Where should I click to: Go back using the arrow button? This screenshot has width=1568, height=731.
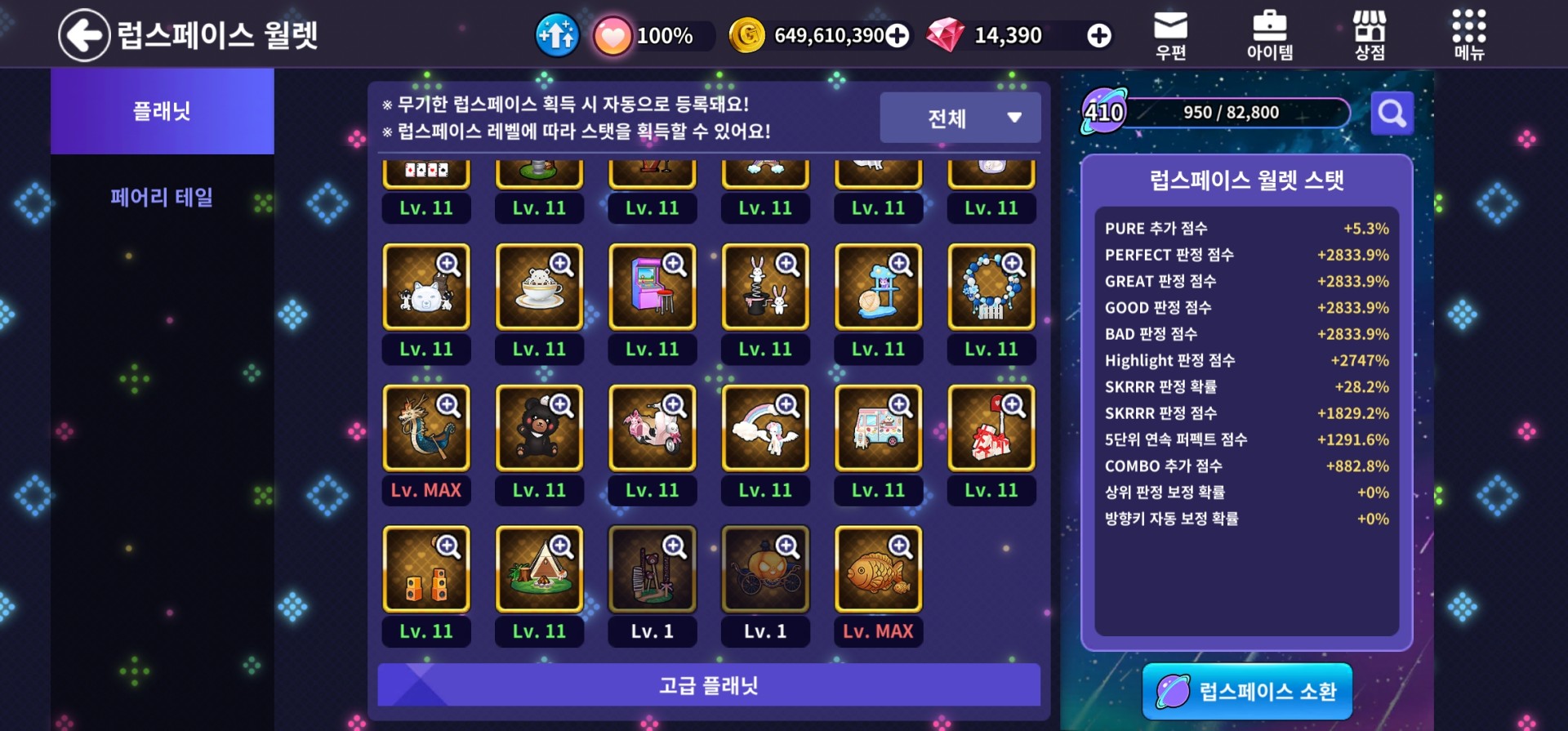point(84,35)
